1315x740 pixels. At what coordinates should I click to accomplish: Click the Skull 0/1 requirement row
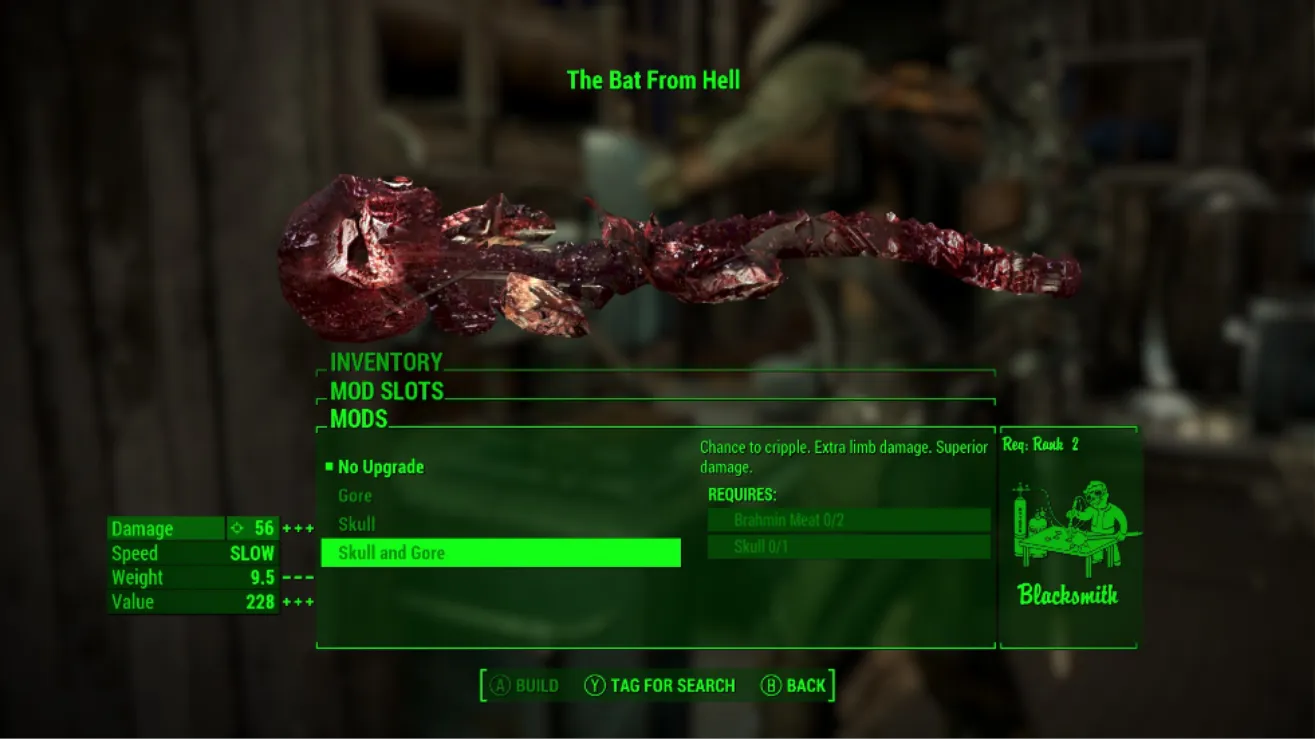tap(848, 547)
